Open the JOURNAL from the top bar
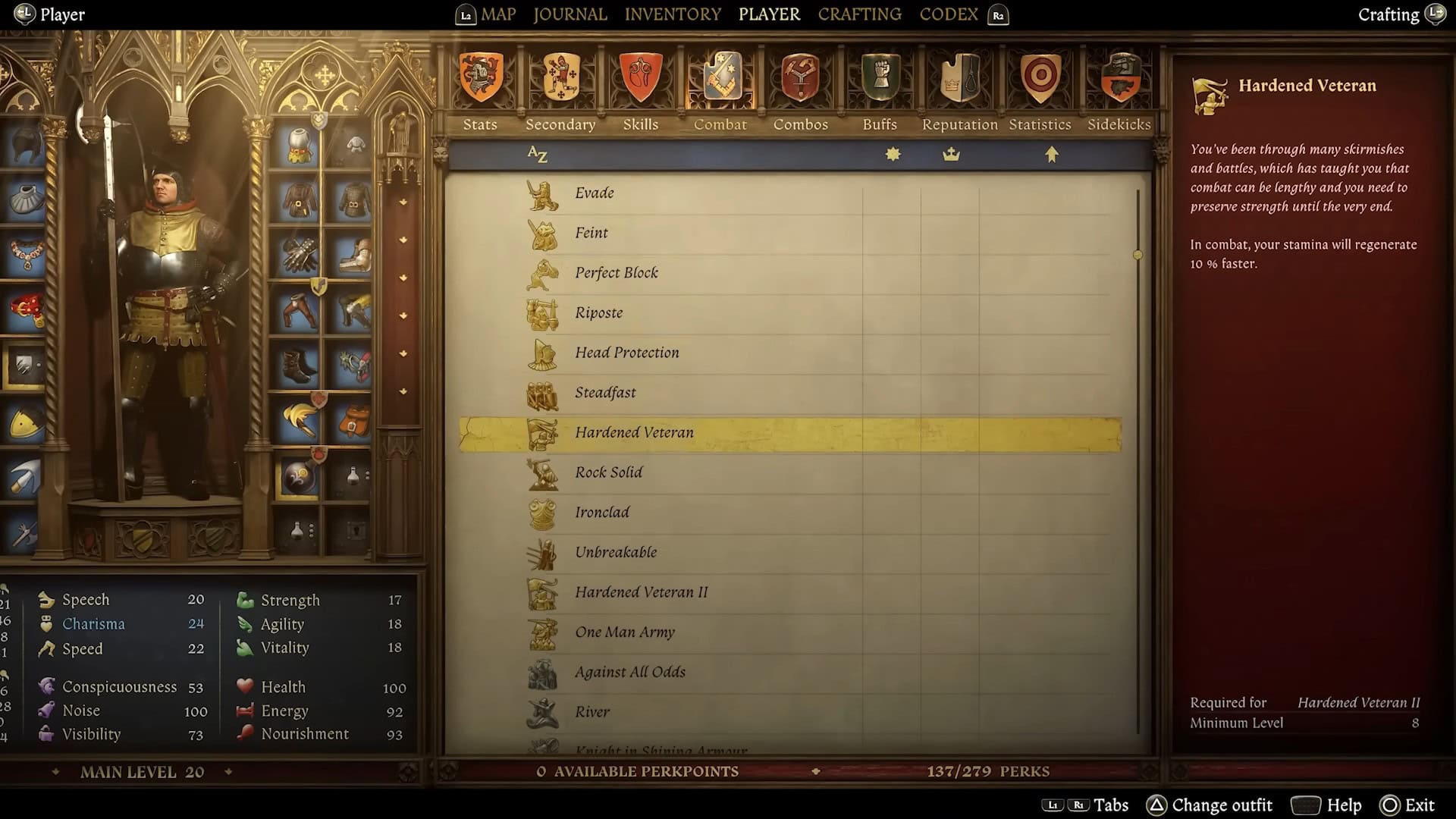Screen dimensions: 1456x819 tap(570, 14)
